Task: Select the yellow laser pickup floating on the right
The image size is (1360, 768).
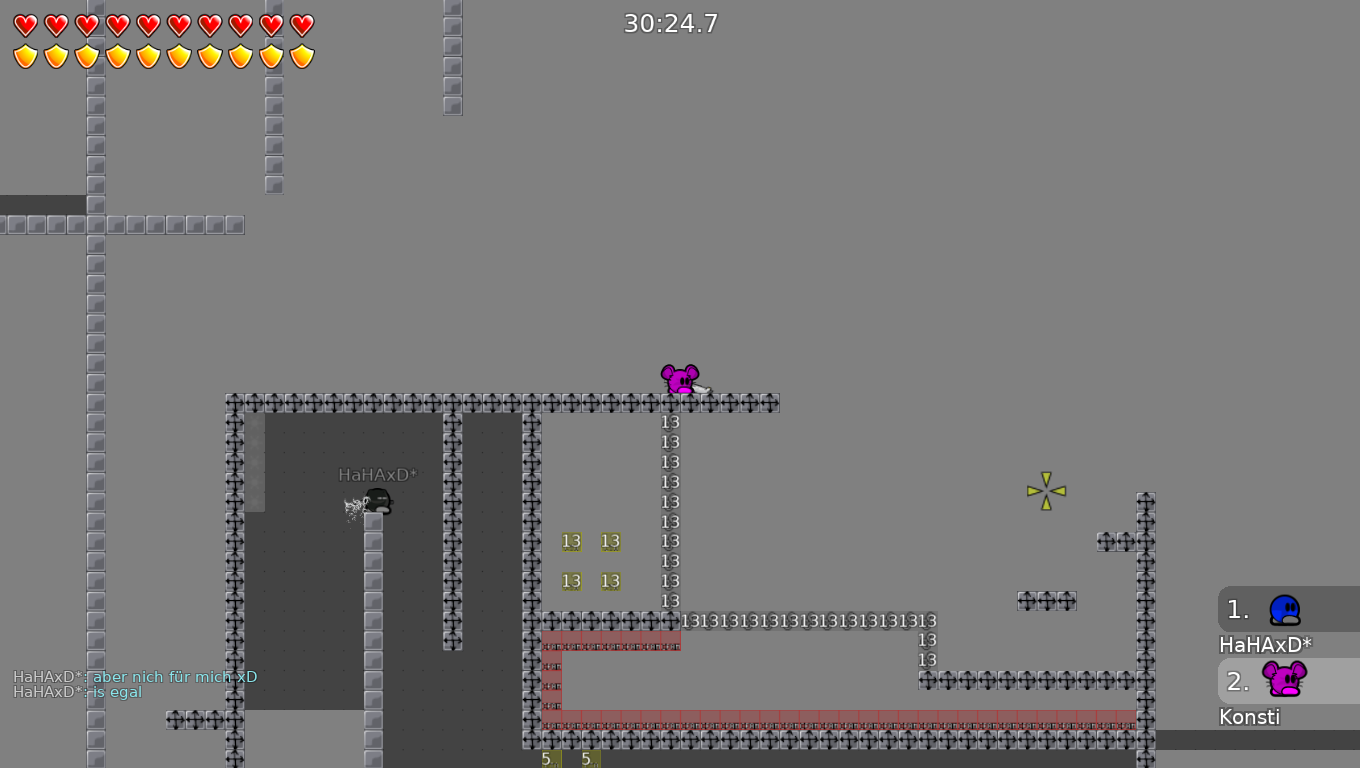Action: click(1046, 489)
